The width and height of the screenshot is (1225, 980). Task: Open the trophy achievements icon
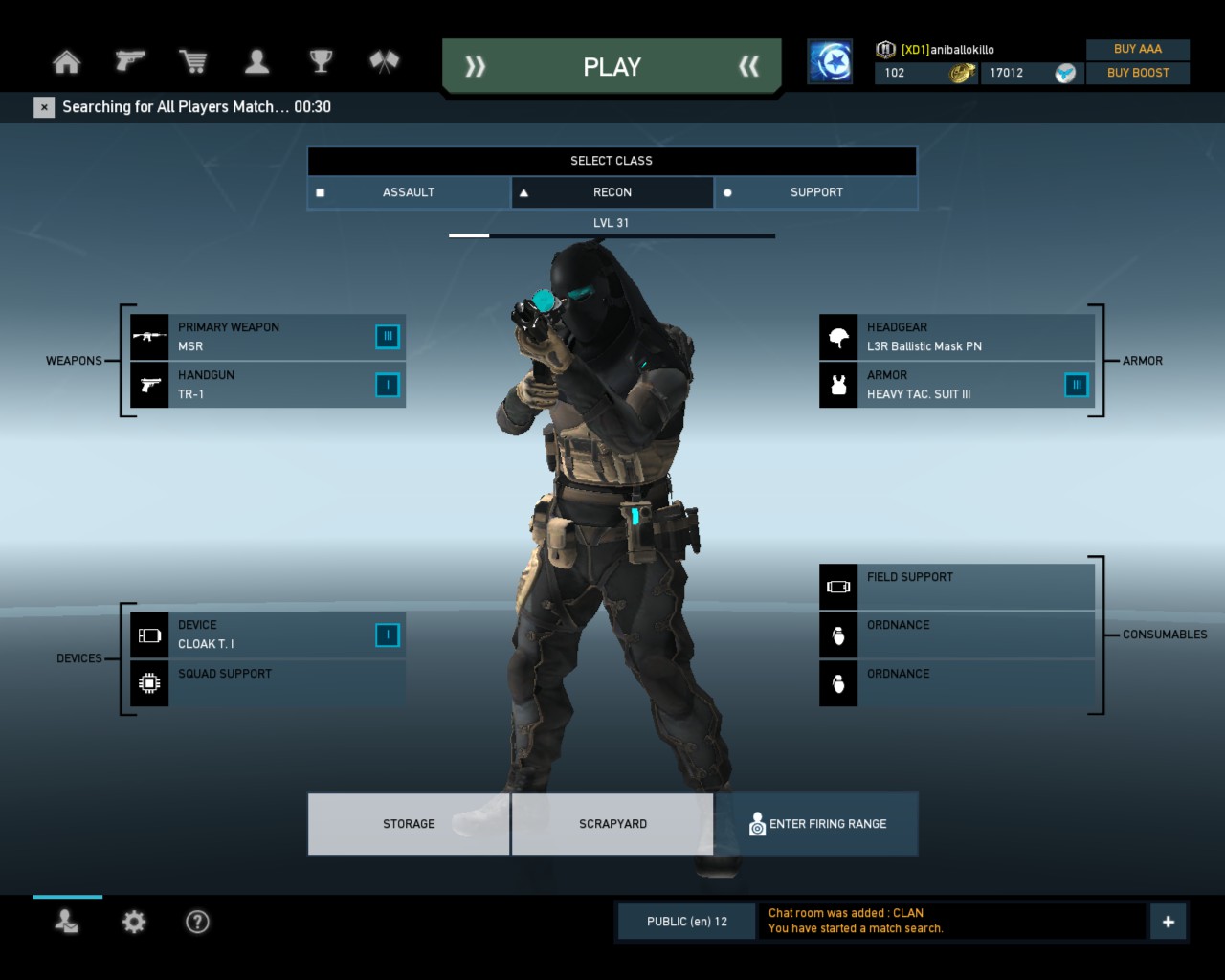320,60
